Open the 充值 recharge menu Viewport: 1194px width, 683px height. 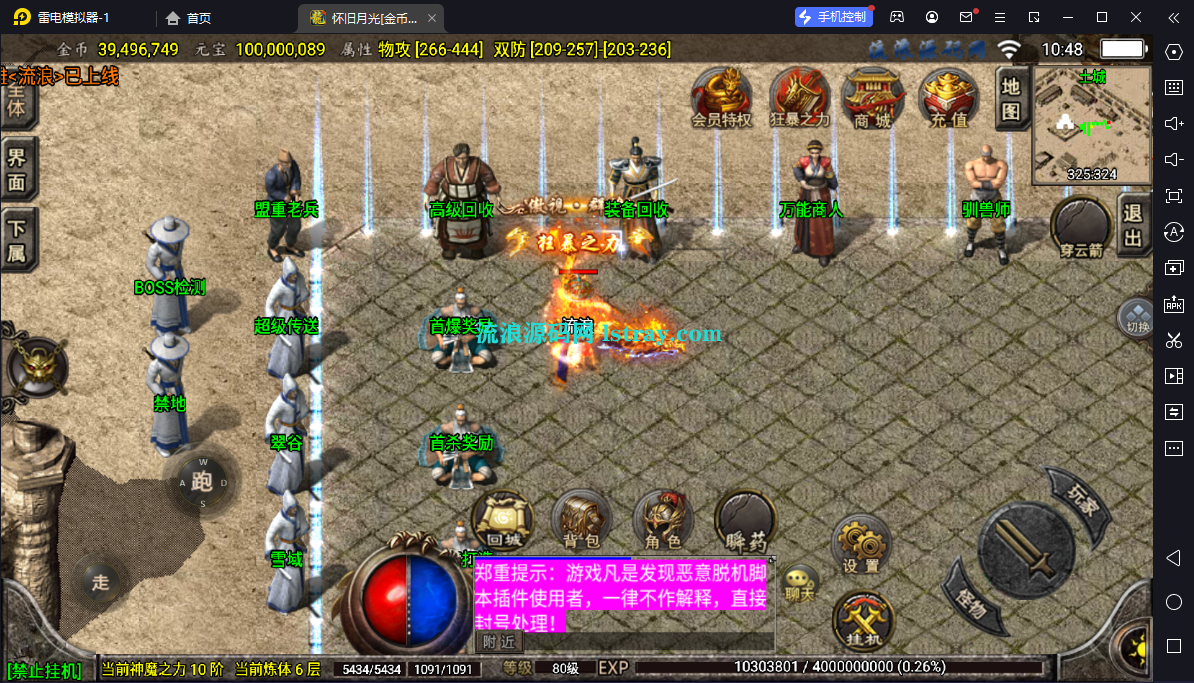click(x=949, y=96)
